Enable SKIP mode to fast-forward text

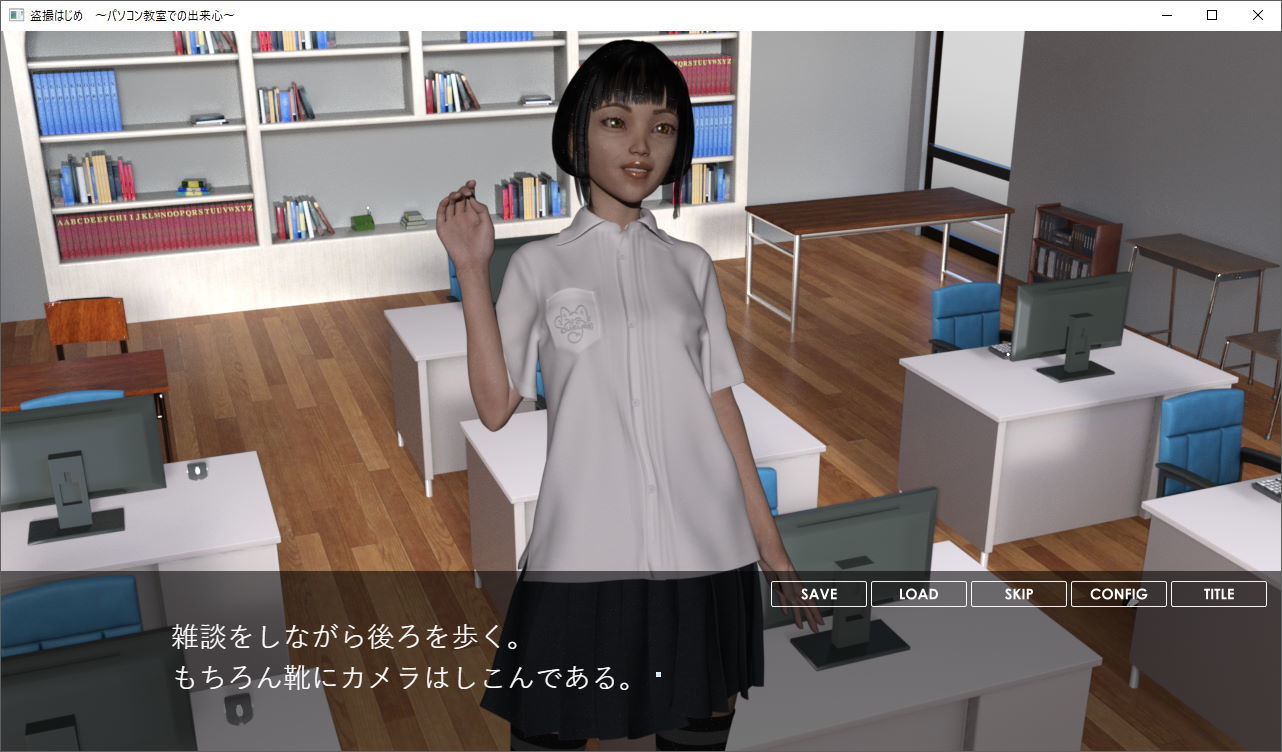[x=1018, y=594]
